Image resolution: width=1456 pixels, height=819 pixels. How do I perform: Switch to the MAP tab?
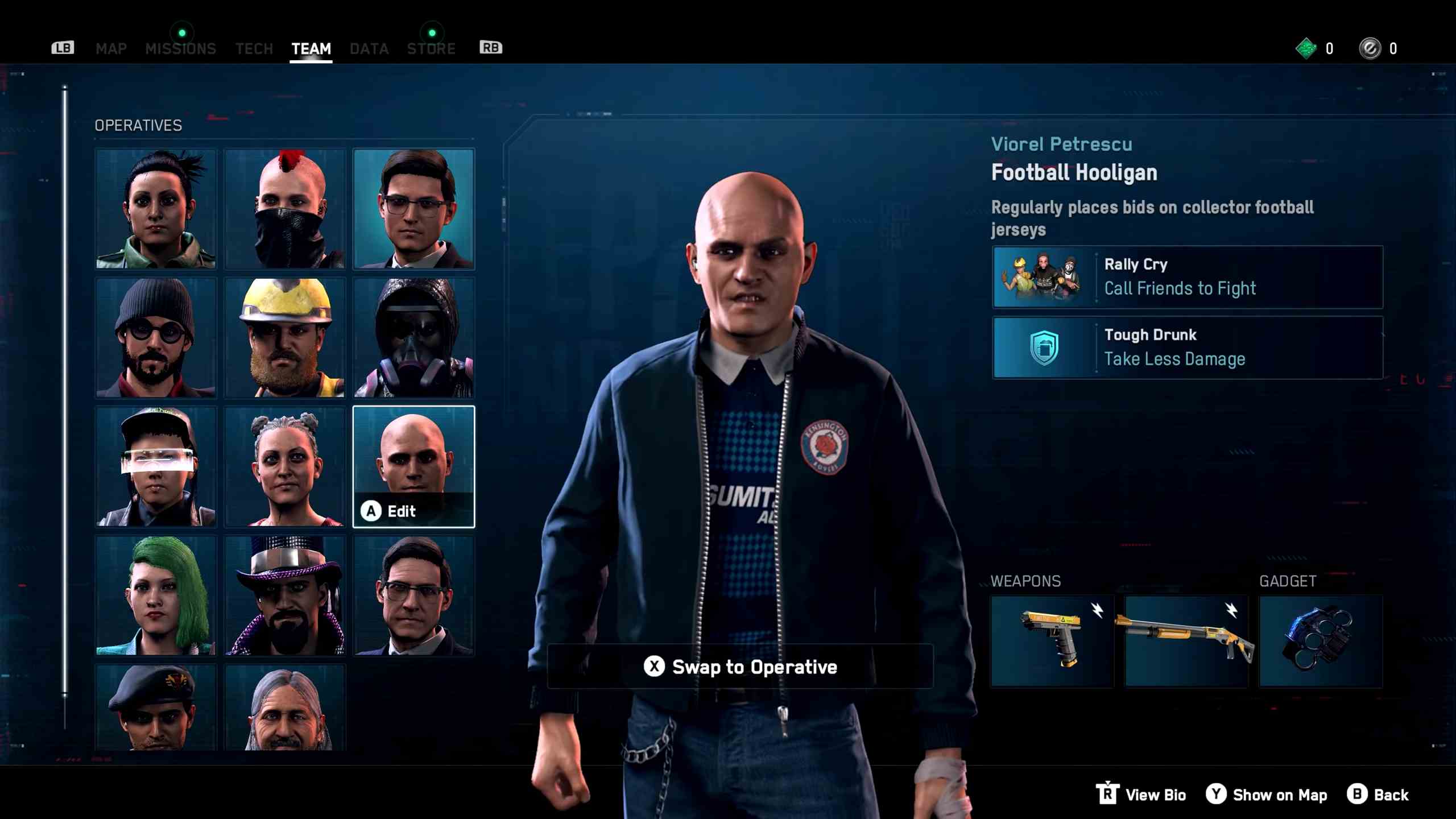point(111,48)
